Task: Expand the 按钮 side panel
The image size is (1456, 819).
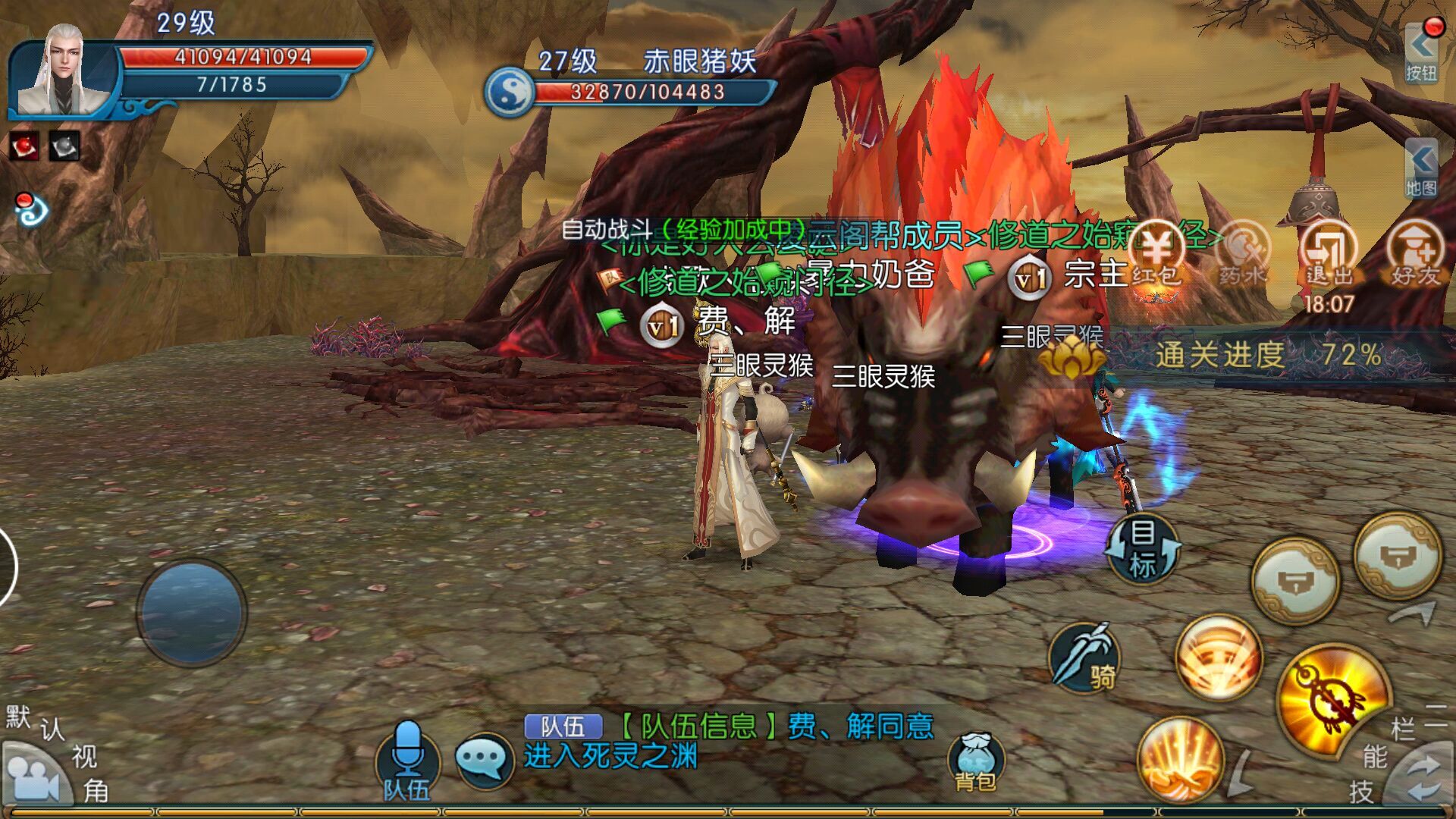Action: pos(1421,53)
